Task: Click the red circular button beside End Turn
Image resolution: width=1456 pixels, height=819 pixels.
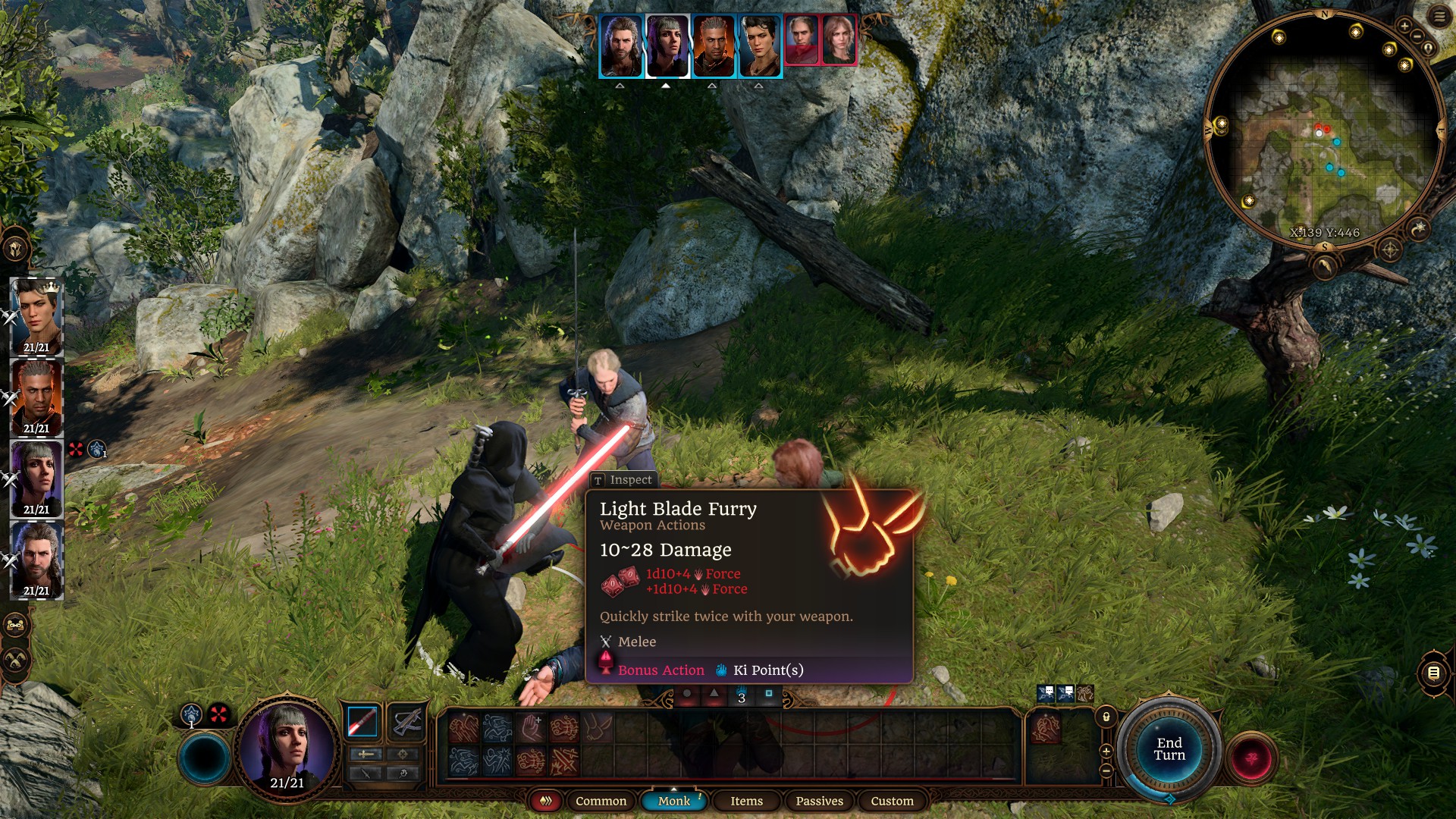Action: click(x=1251, y=758)
